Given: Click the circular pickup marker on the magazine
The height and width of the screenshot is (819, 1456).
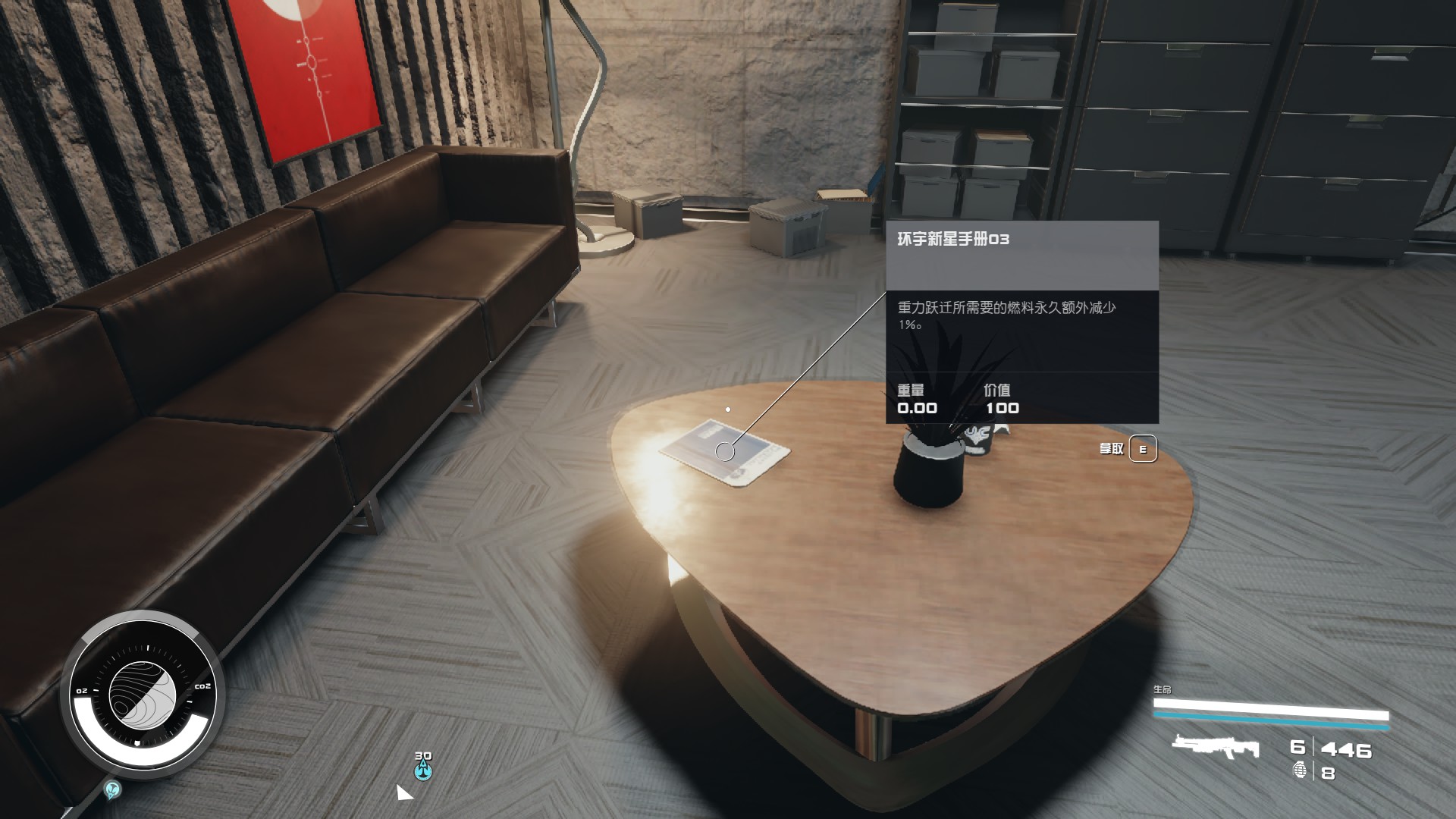Looking at the screenshot, I should (x=725, y=452).
